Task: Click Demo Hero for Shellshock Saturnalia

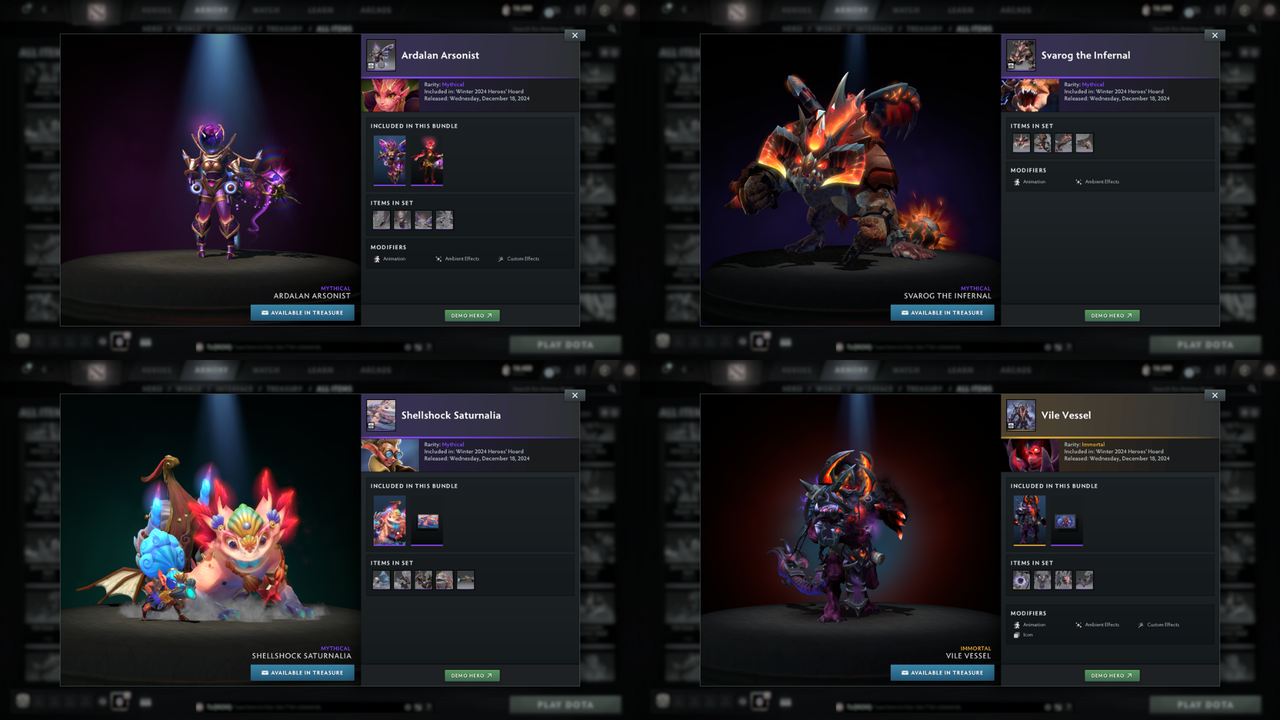Action: pyautogui.click(x=471, y=674)
